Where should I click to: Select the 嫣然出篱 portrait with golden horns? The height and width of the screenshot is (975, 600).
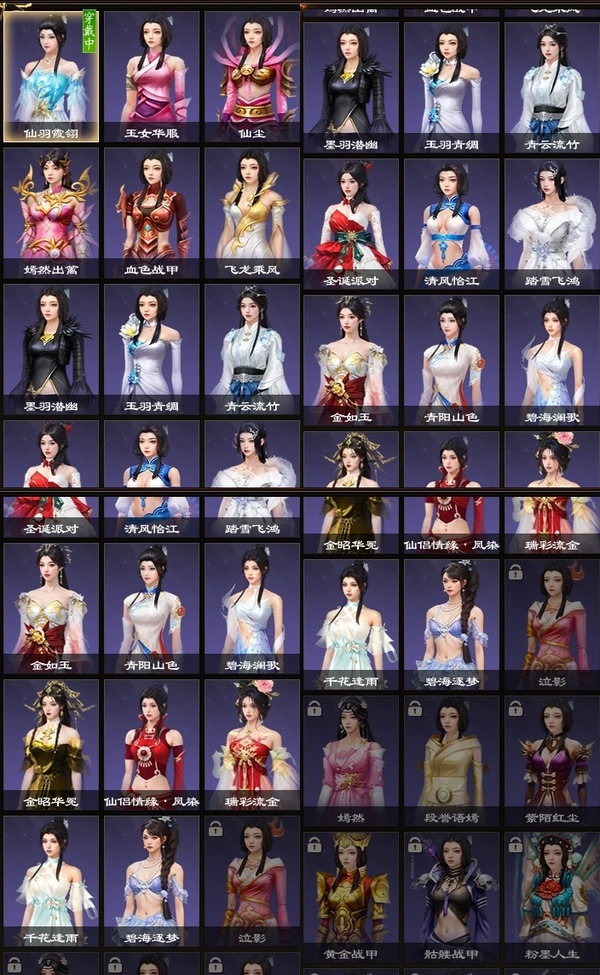(51, 212)
